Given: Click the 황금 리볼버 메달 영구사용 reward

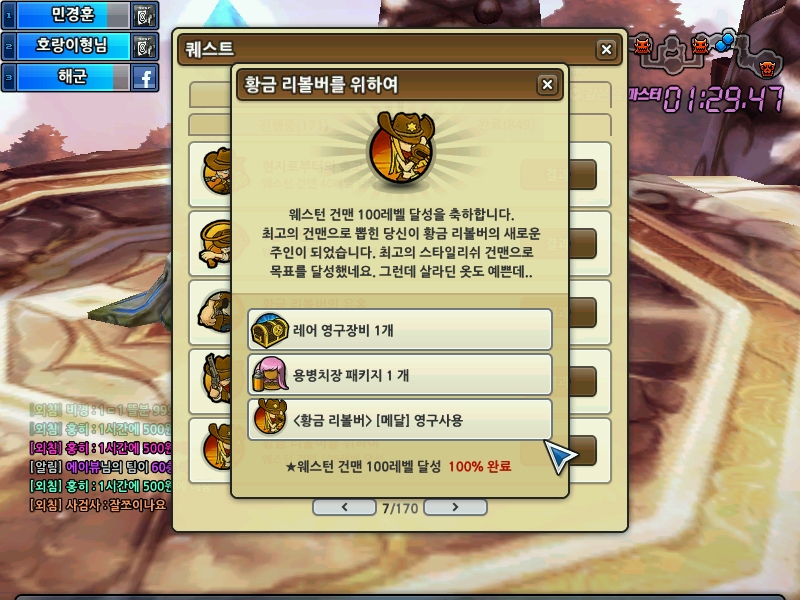Looking at the screenshot, I should point(400,419).
